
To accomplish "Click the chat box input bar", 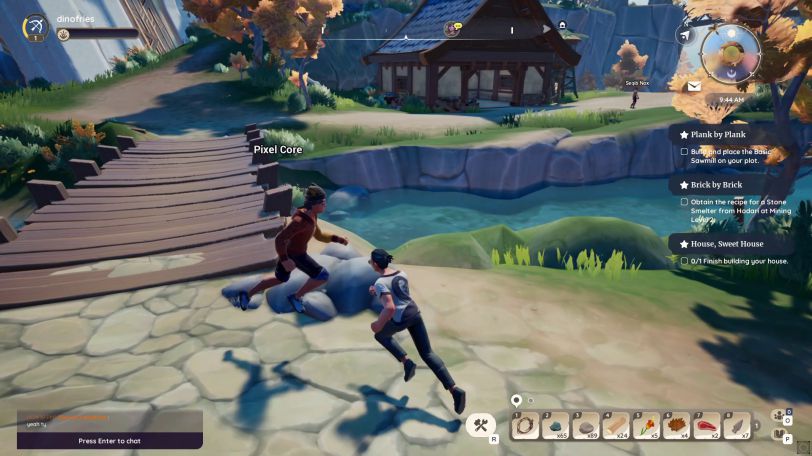I will (110, 440).
